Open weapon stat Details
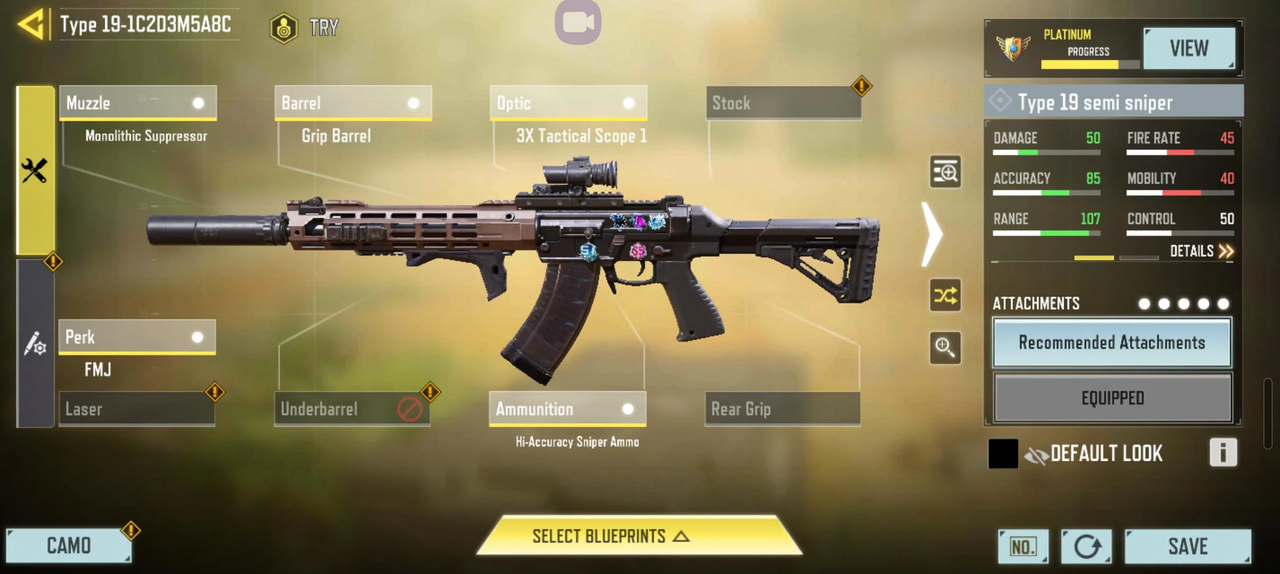Screen dimensions: 1280x574 coord(1202,251)
